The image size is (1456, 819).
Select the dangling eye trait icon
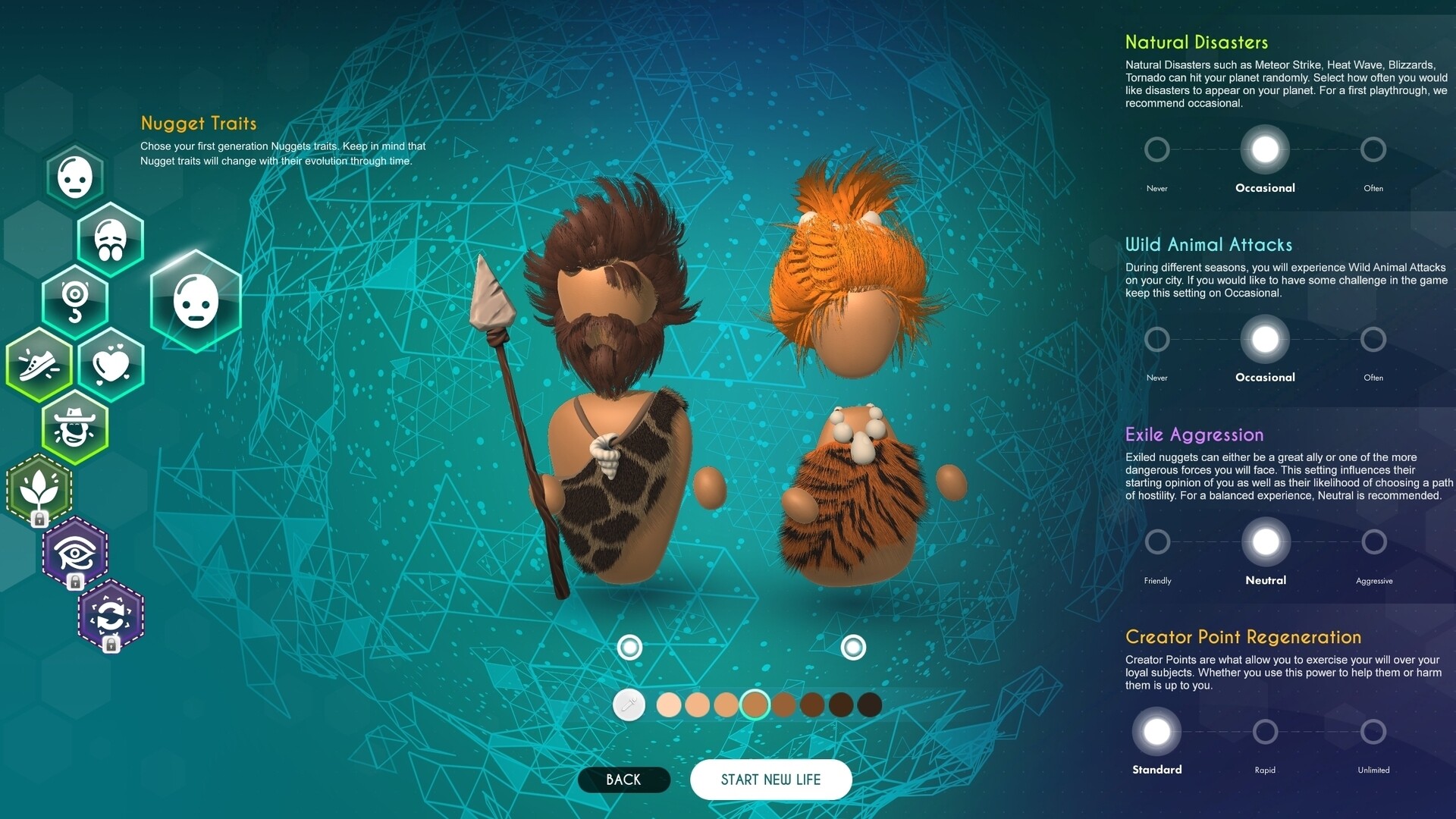pos(75,301)
